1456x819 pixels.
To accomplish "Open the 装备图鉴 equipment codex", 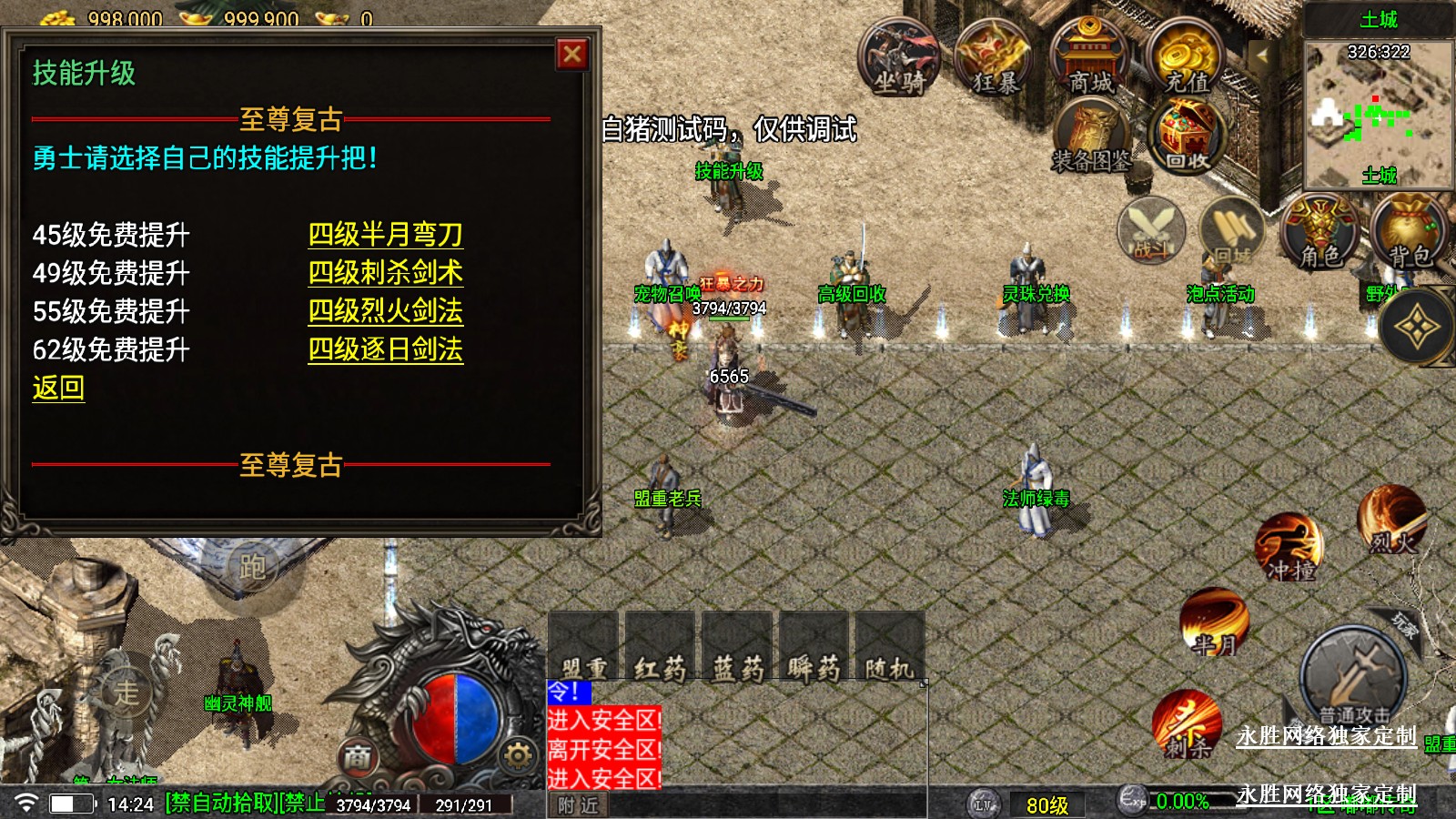I will (1092, 138).
